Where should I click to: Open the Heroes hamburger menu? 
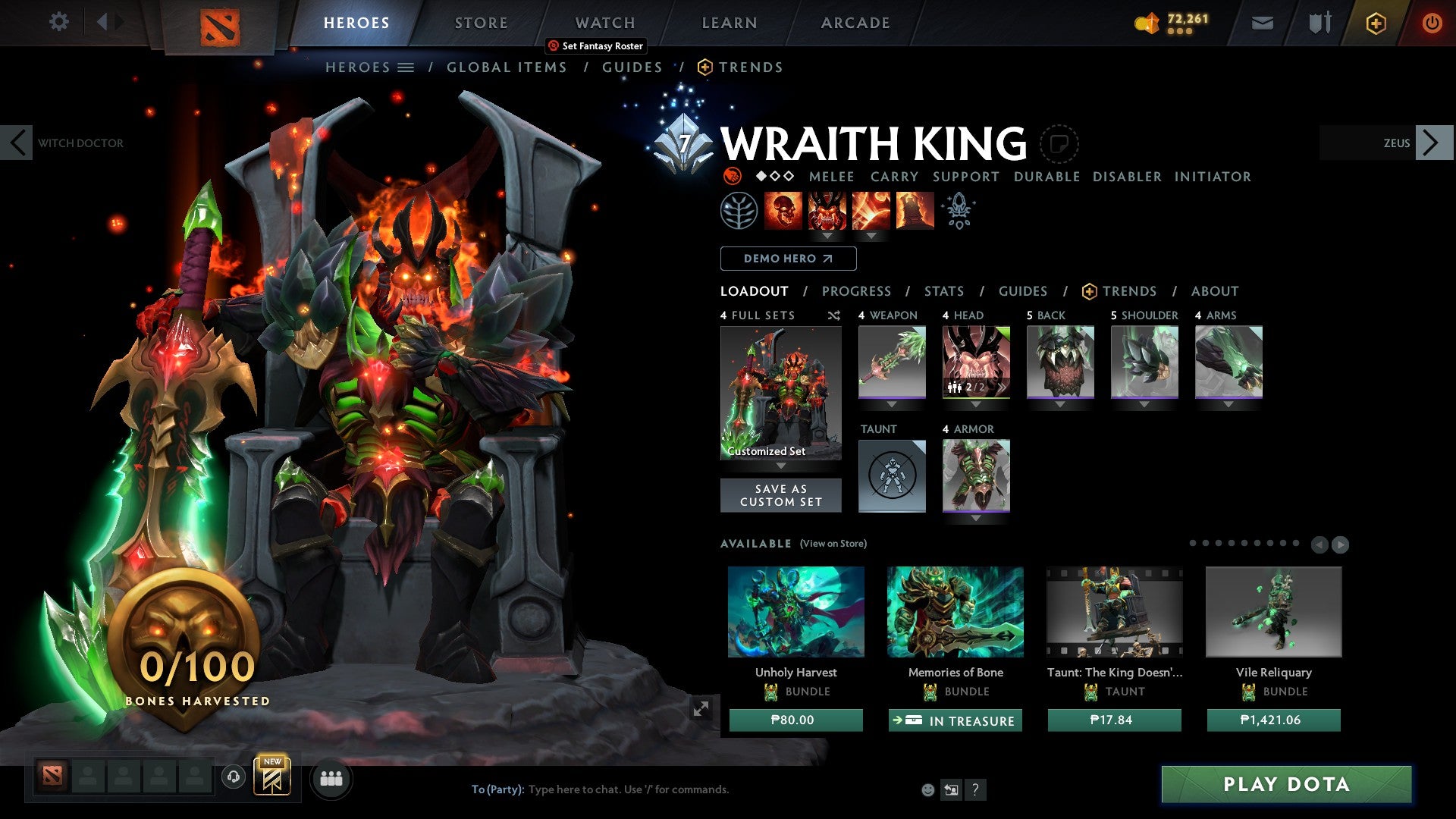(x=407, y=67)
